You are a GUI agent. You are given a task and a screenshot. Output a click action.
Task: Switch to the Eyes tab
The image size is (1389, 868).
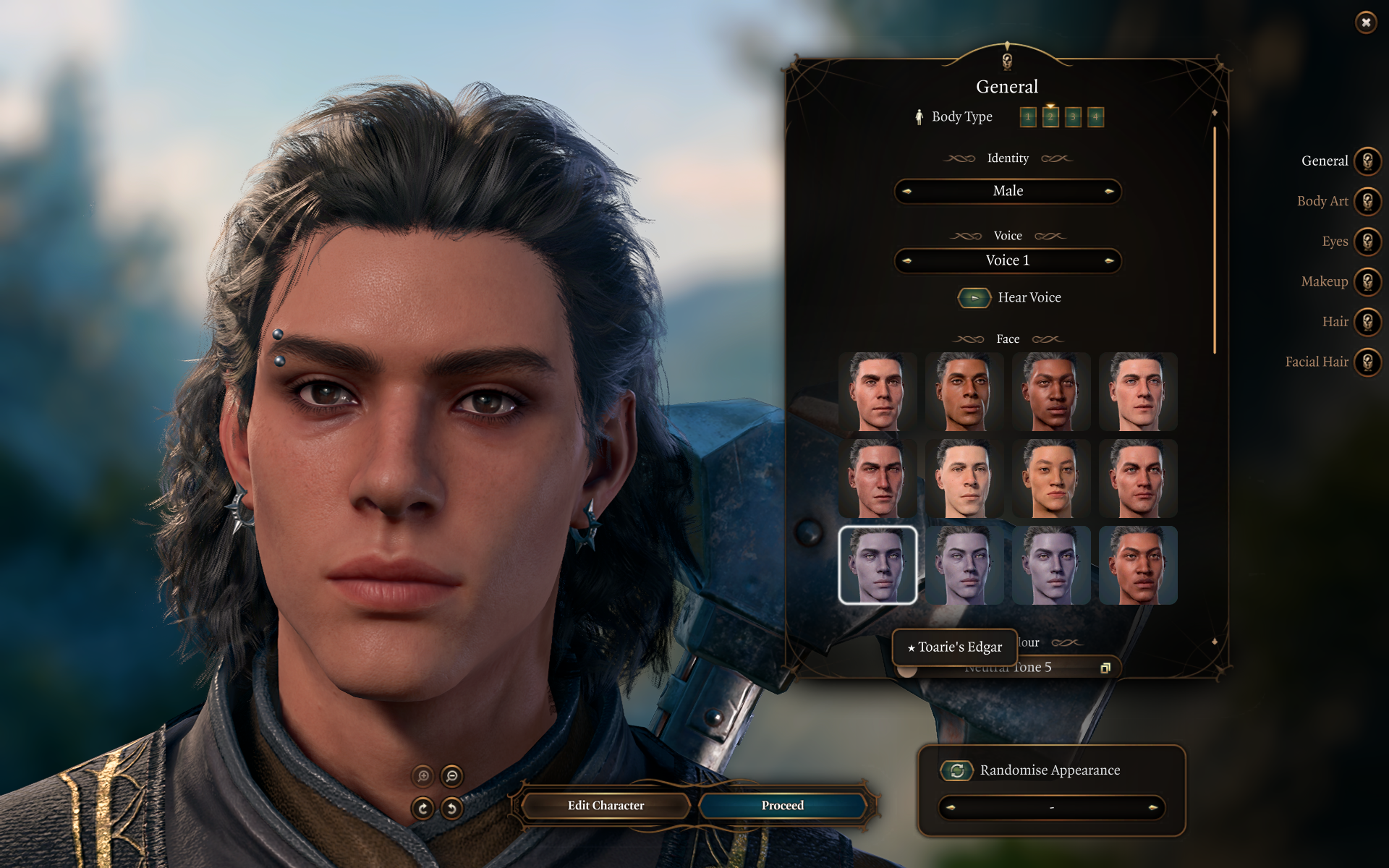click(x=1367, y=242)
